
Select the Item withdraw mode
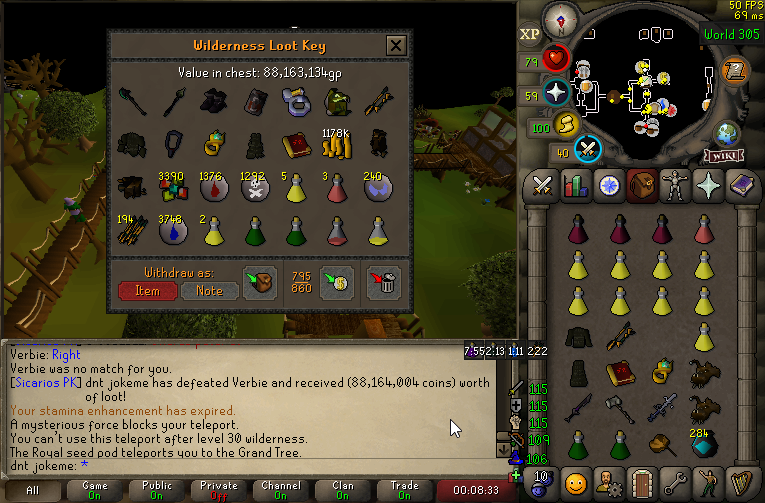pyautogui.click(x=147, y=291)
